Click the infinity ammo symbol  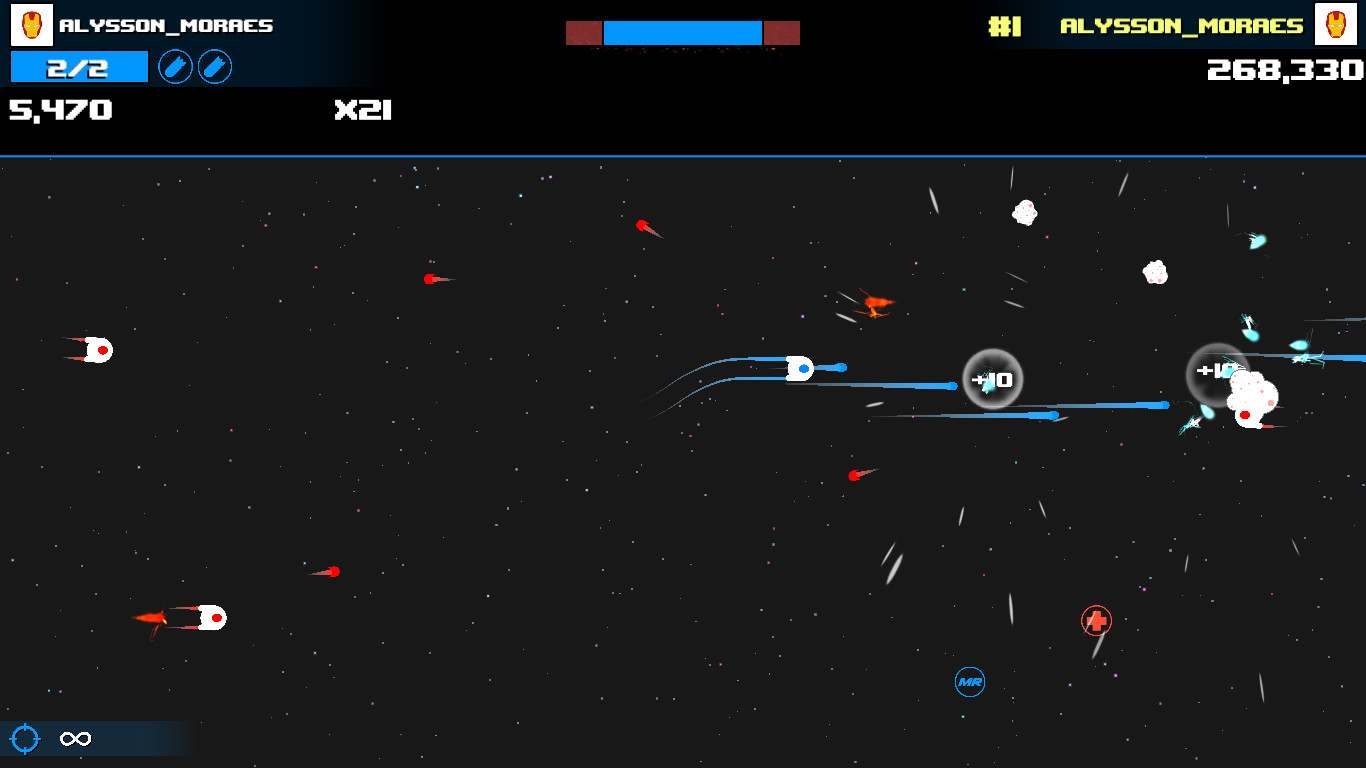click(x=76, y=739)
